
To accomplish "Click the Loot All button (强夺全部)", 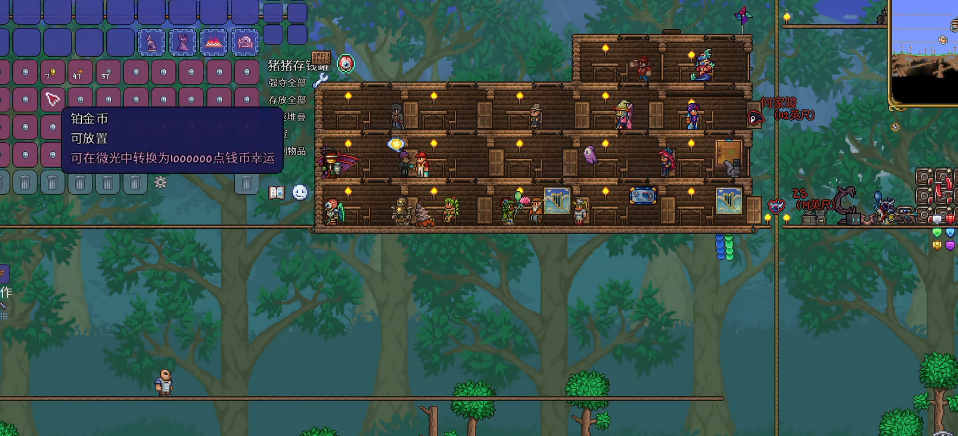I will [287, 82].
